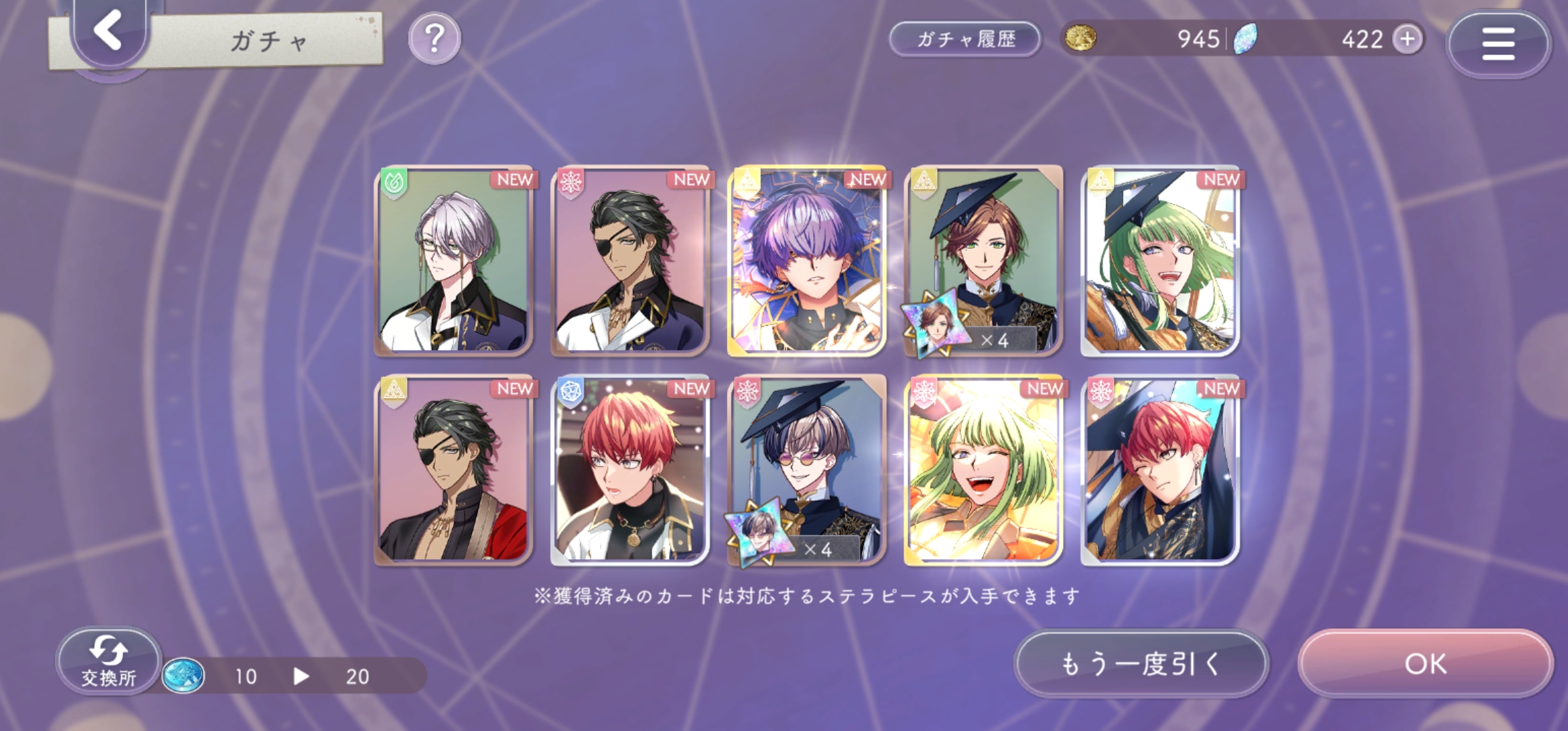Choose the red-haired card with blue badge

pos(630,470)
